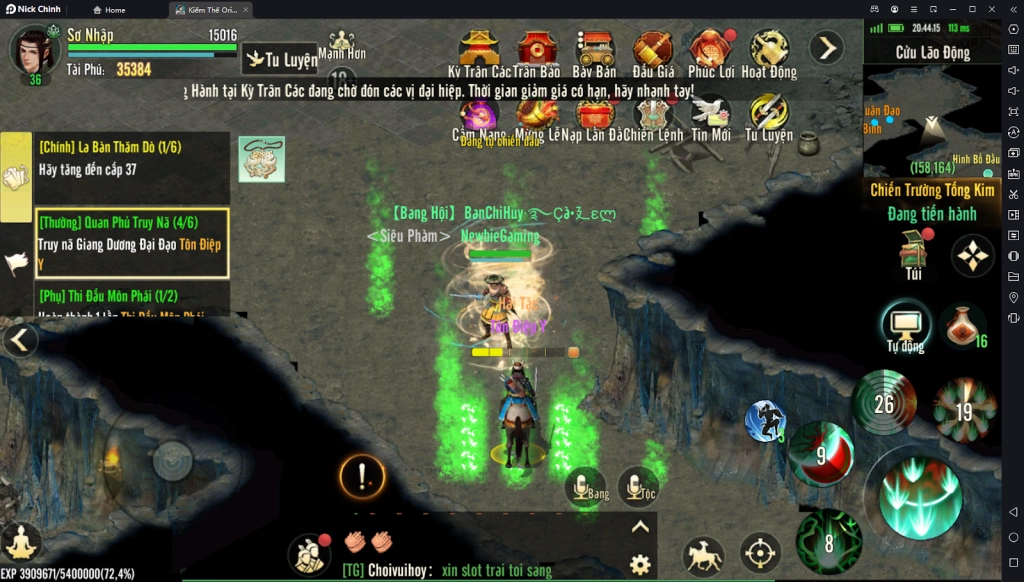This screenshot has width=1024, height=582.
Task: Open the chat settings gear
Action: pos(640,564)
